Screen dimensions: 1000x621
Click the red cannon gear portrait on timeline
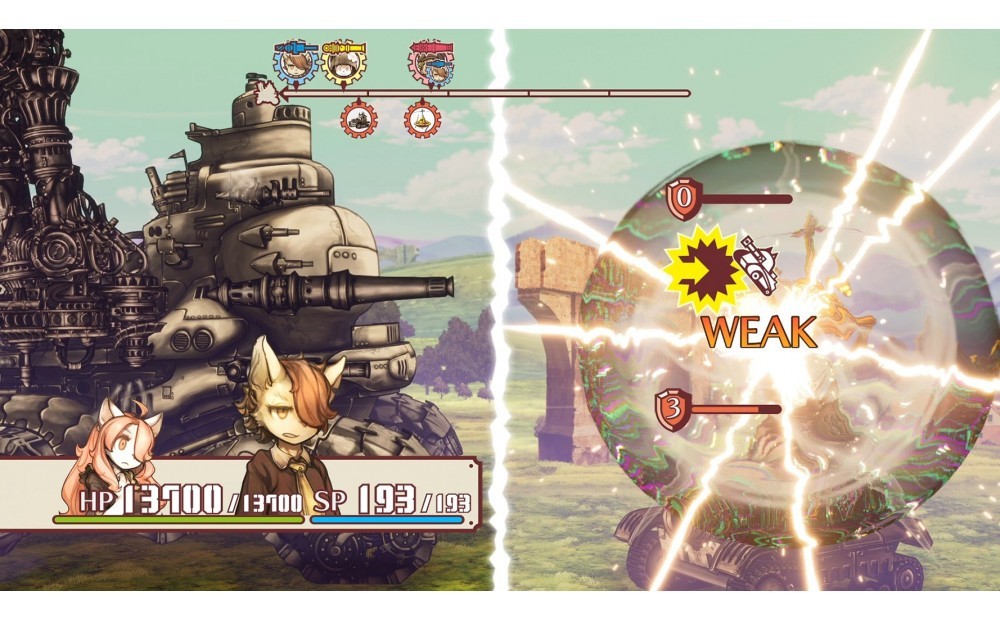click(431, 64)
